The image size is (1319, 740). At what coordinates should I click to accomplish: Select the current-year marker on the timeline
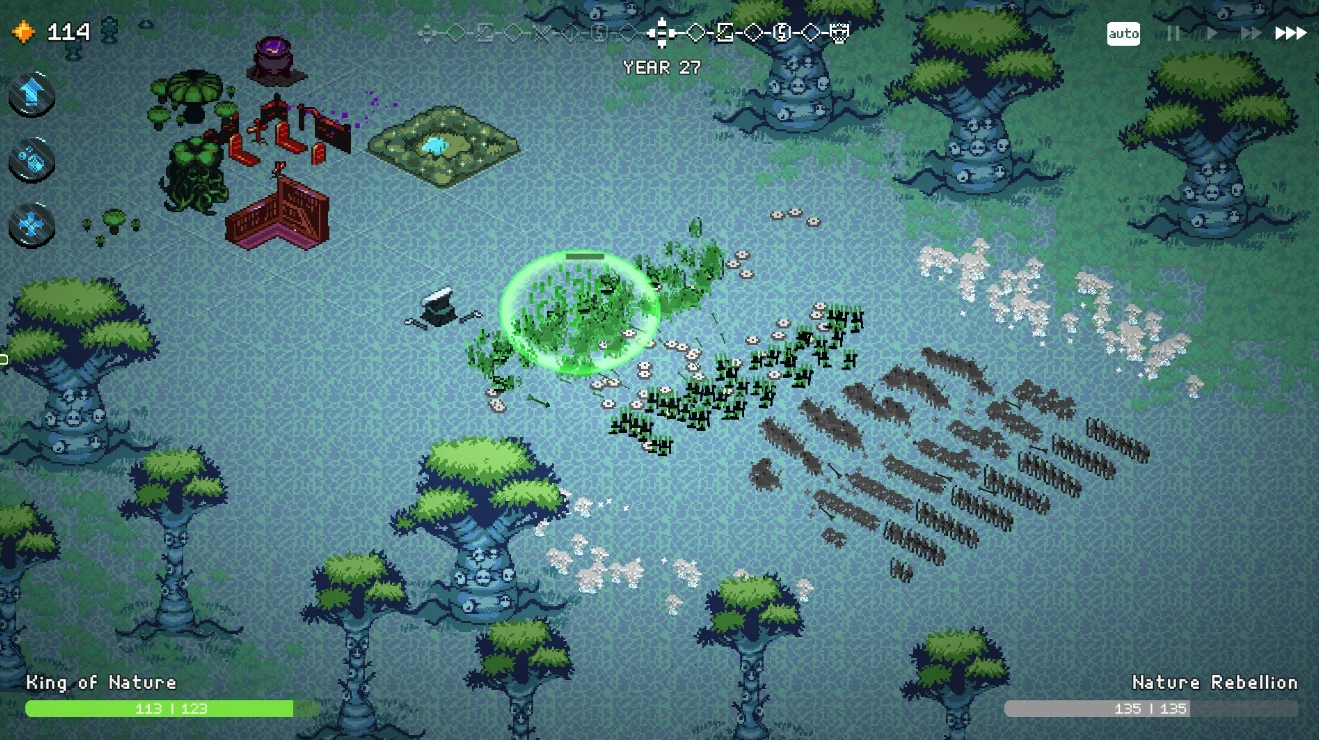coord(658,33)
